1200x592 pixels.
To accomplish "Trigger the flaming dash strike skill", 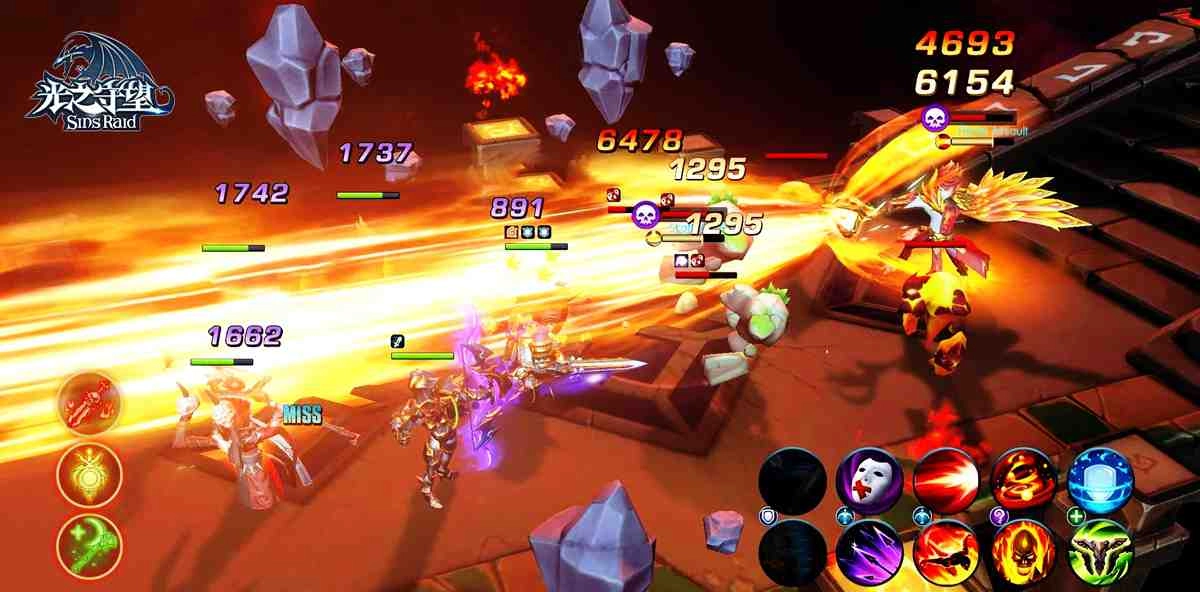I will 945,552.
